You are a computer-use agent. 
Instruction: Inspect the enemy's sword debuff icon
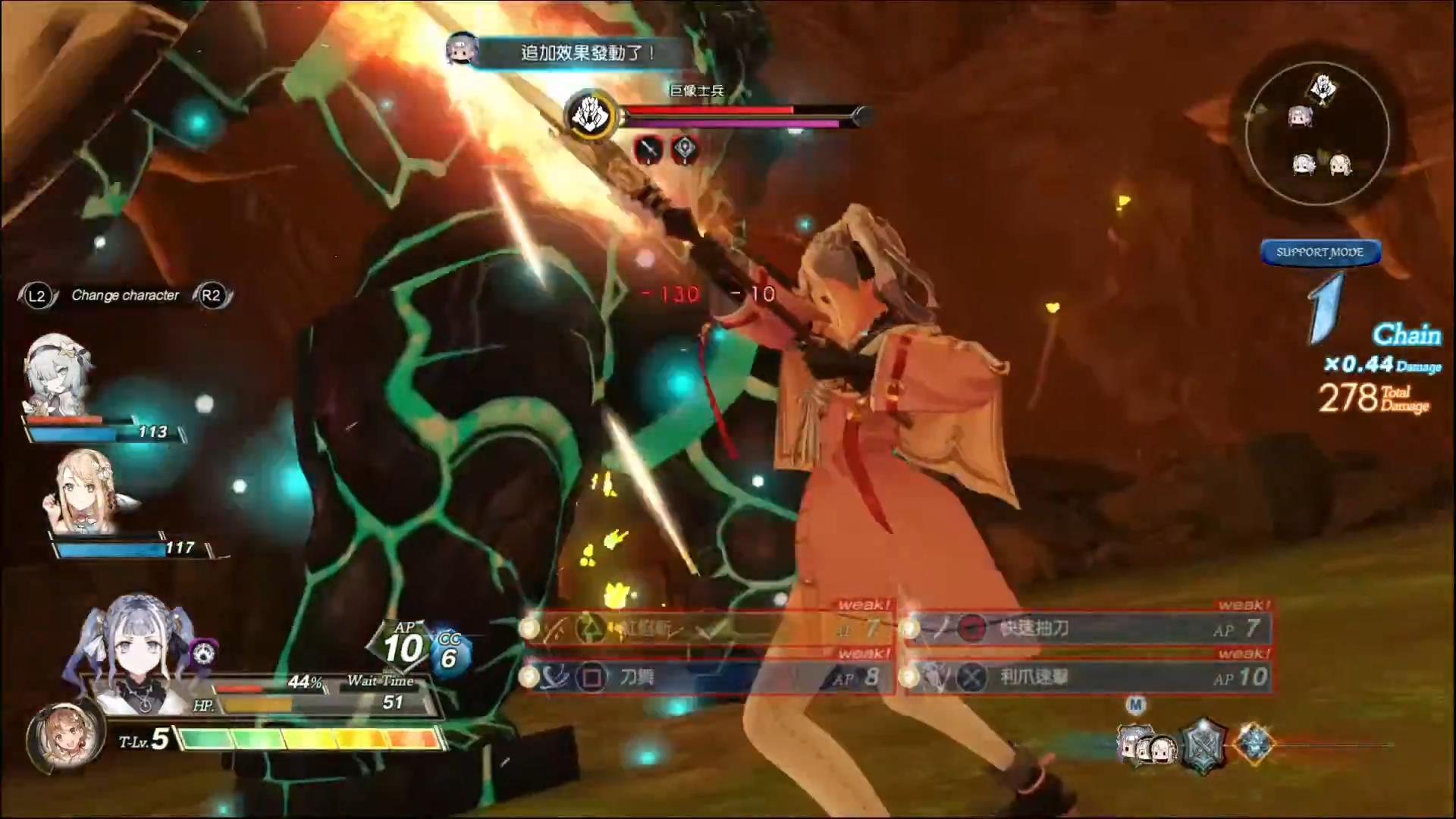649,149
